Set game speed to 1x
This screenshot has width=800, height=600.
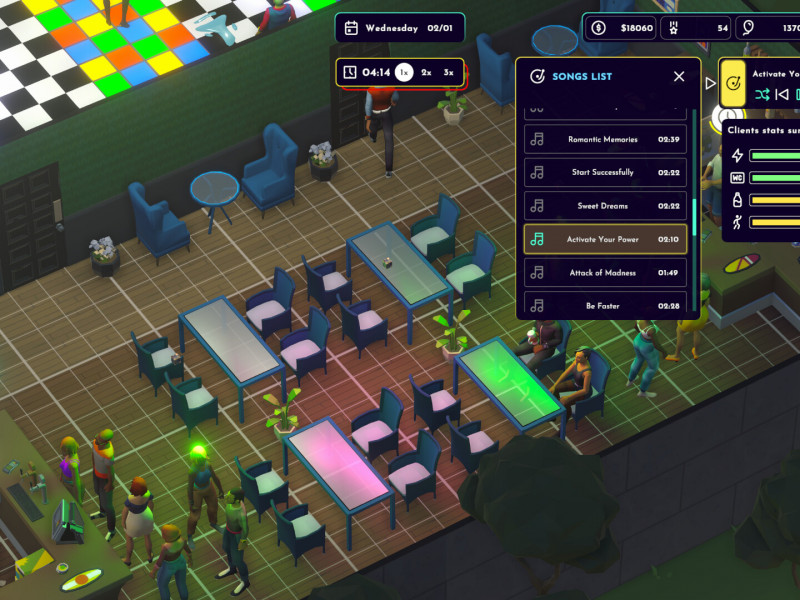403,72
